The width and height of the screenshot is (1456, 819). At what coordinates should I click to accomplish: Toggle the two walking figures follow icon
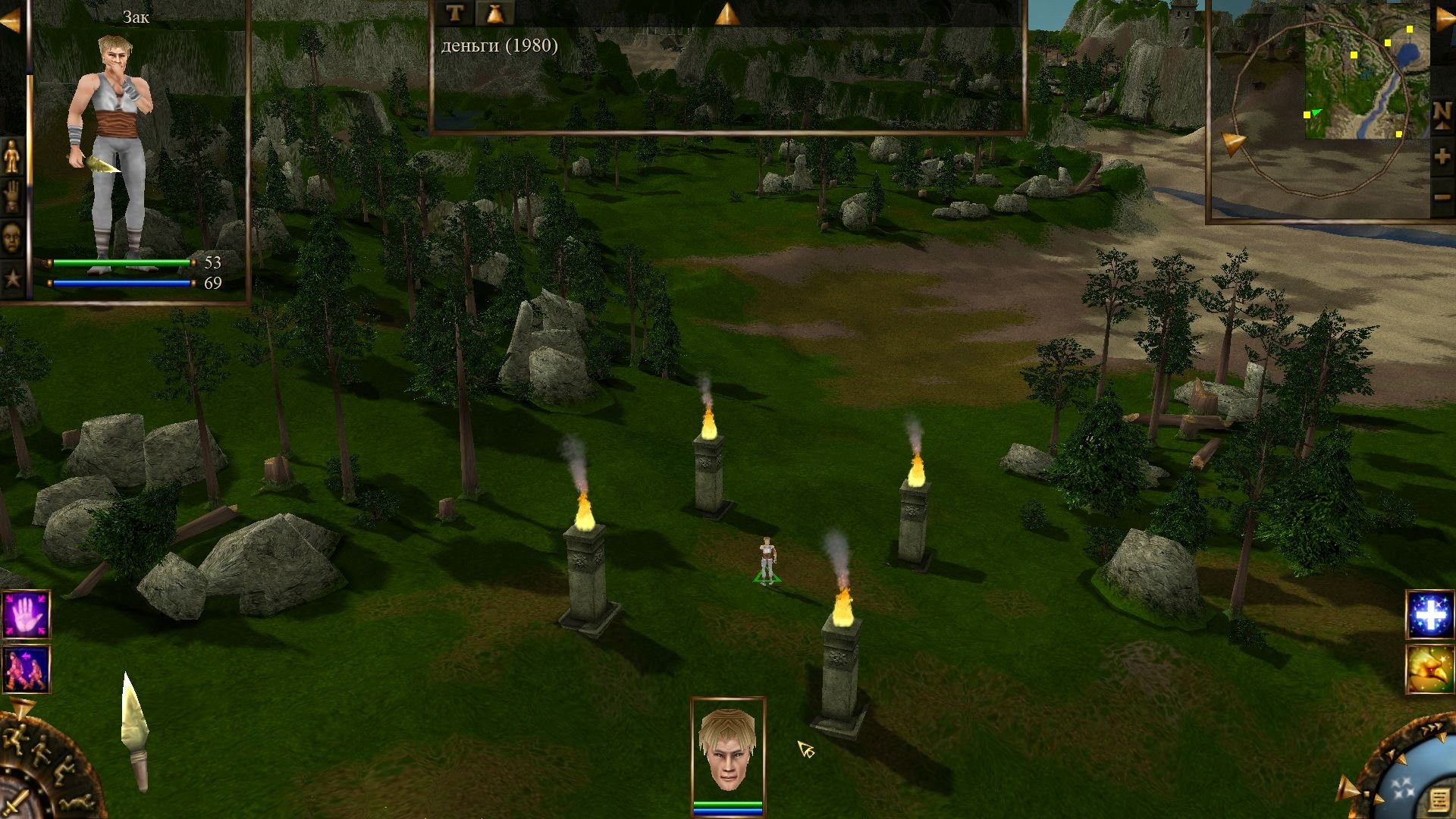(x=27, y=669)
